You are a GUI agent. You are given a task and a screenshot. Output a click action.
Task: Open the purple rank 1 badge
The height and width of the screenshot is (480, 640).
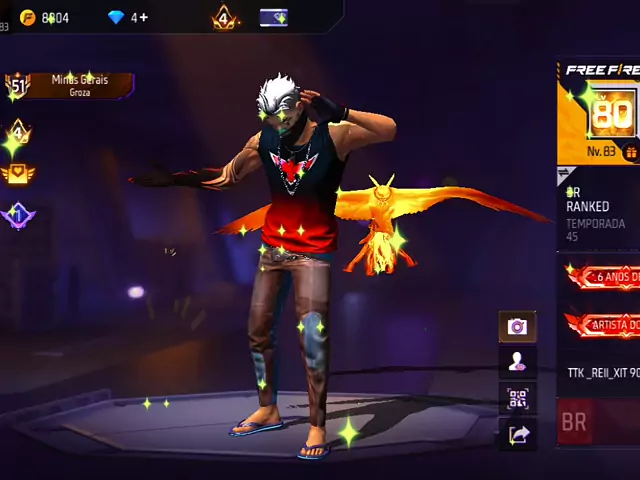18,215
